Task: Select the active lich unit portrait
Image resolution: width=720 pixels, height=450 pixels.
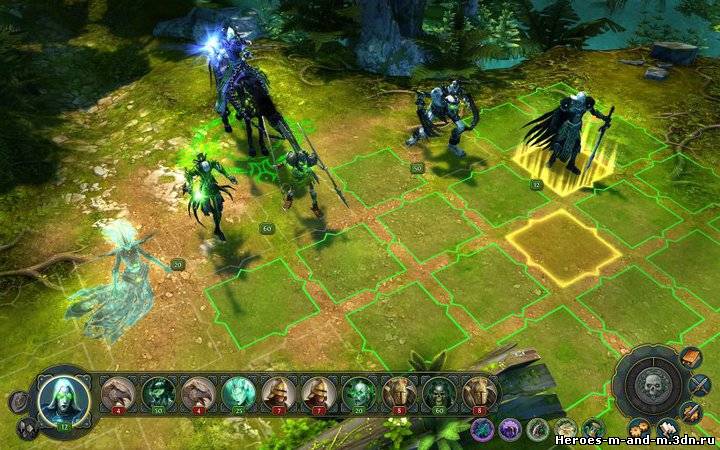Action: [64, 398]
